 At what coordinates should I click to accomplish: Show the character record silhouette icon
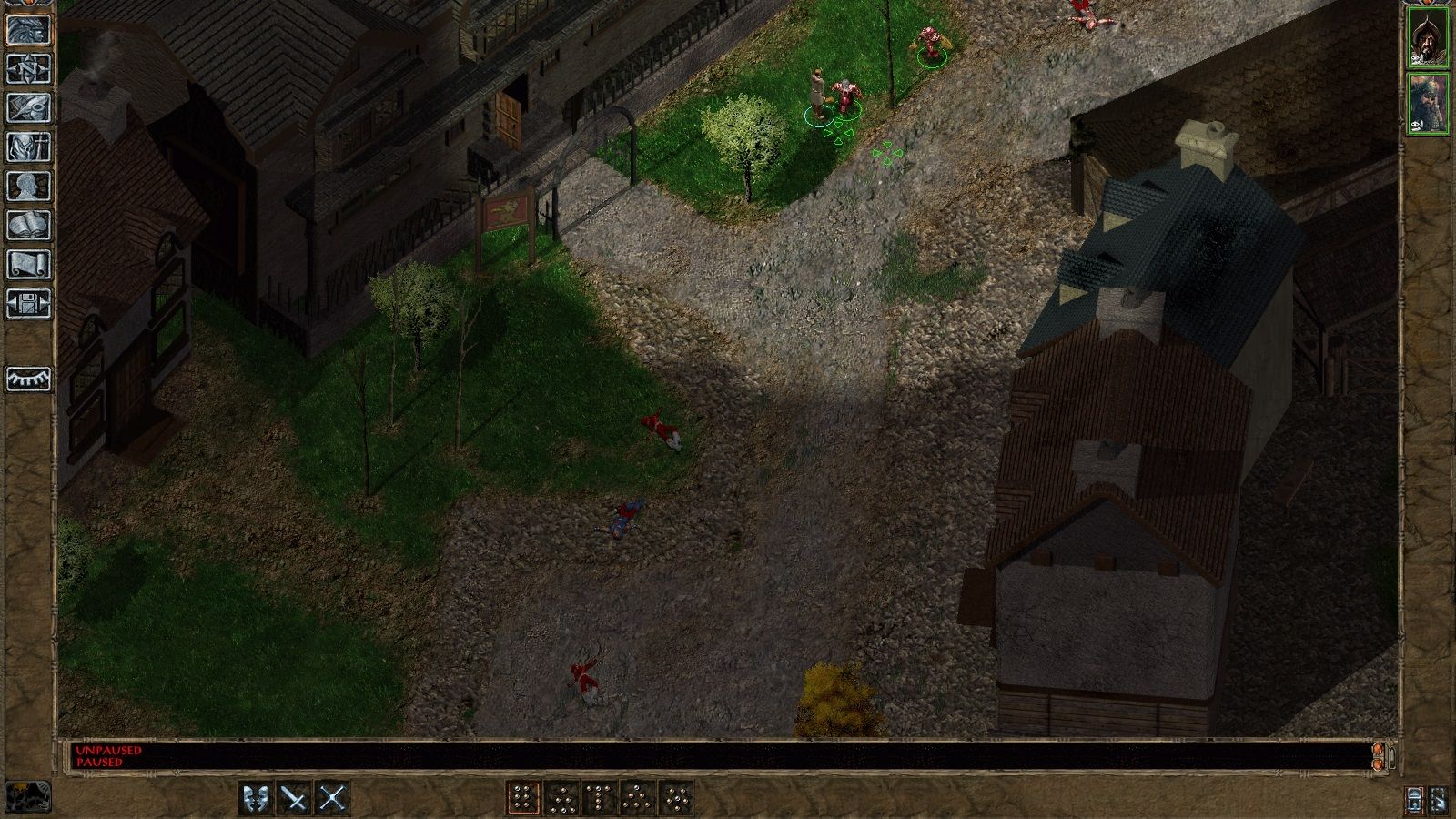[28, 186]
